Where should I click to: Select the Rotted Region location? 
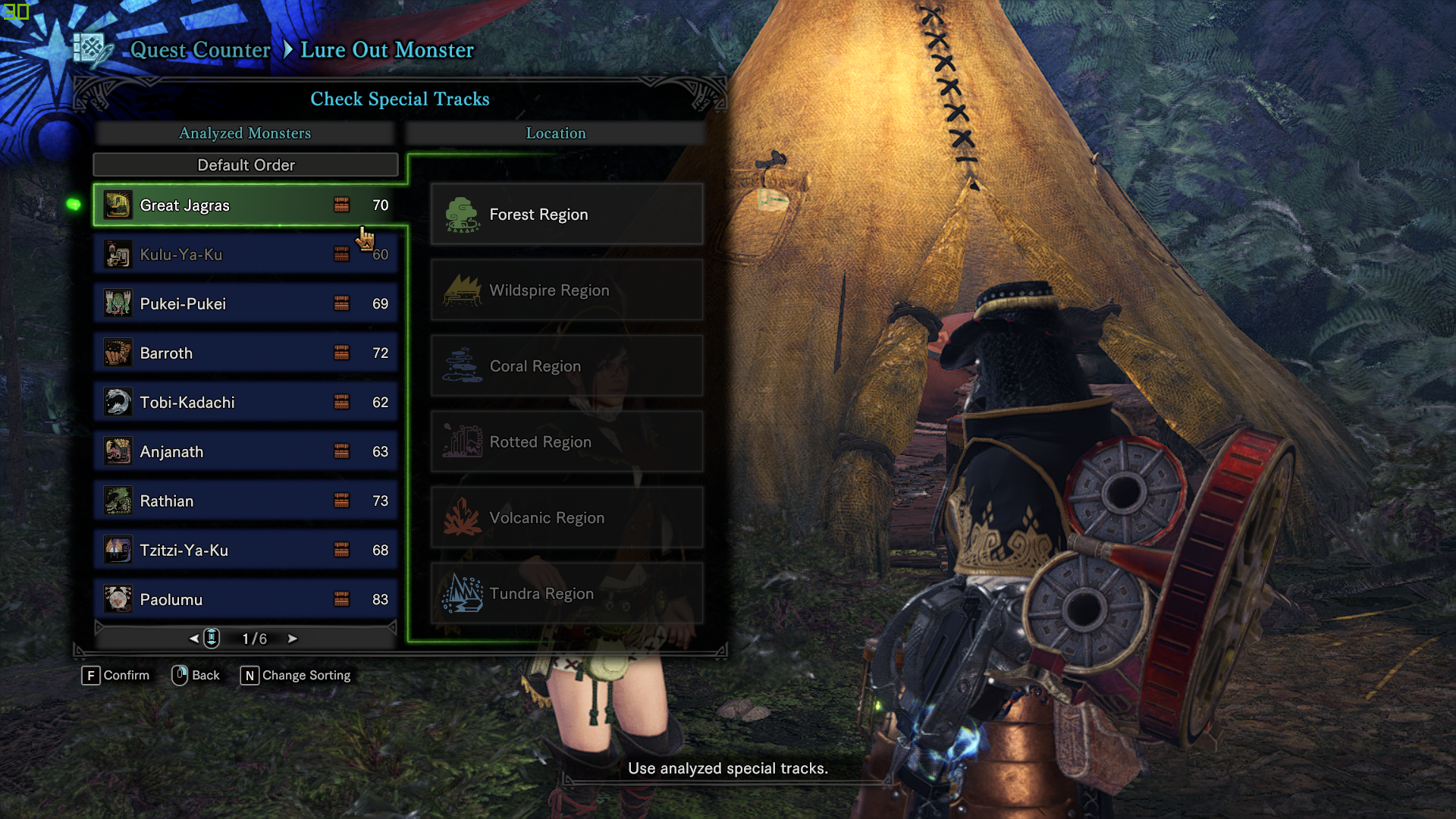[x=566, y=442]
